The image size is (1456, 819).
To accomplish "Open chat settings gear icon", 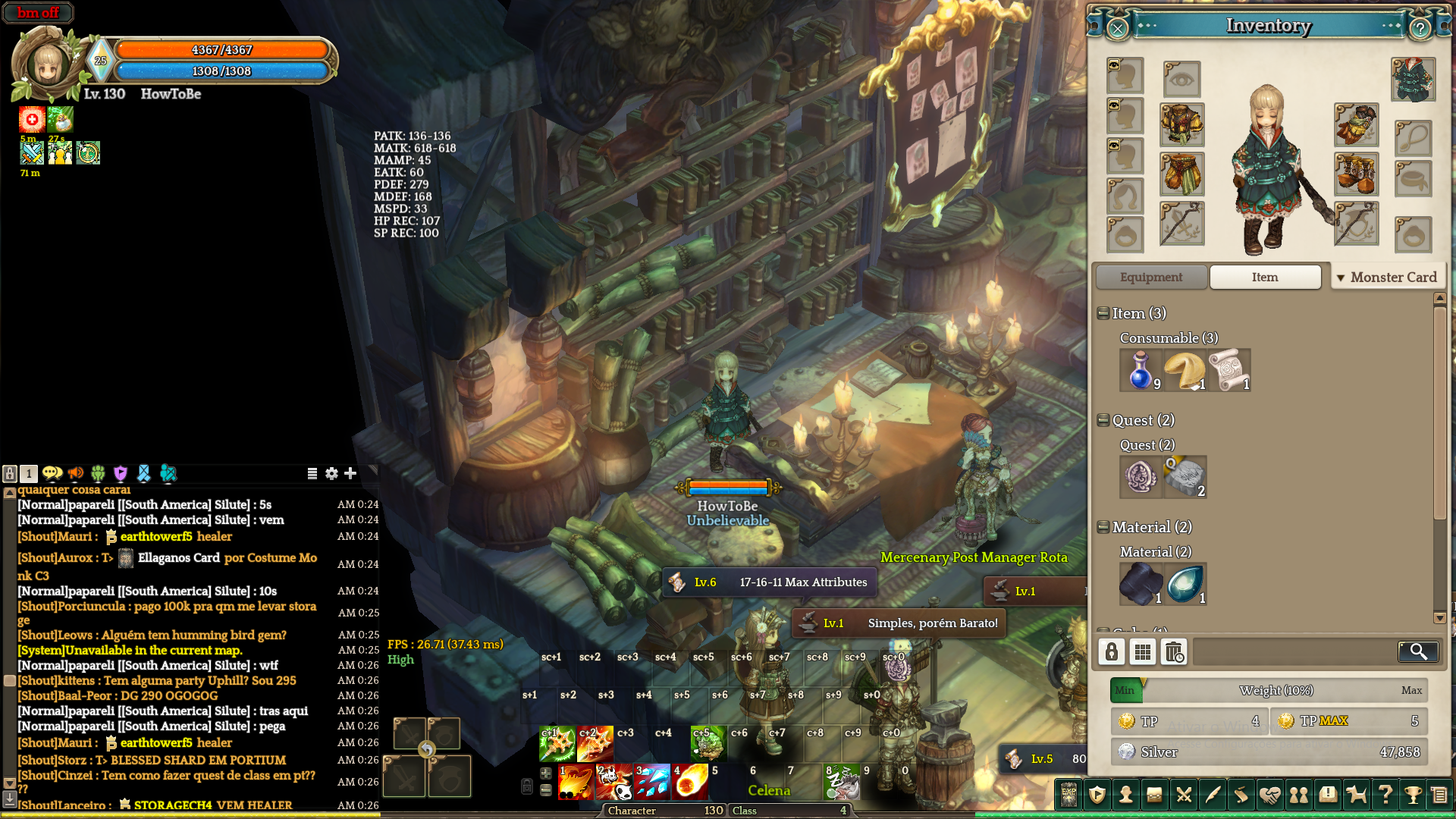I will [331, 473].
